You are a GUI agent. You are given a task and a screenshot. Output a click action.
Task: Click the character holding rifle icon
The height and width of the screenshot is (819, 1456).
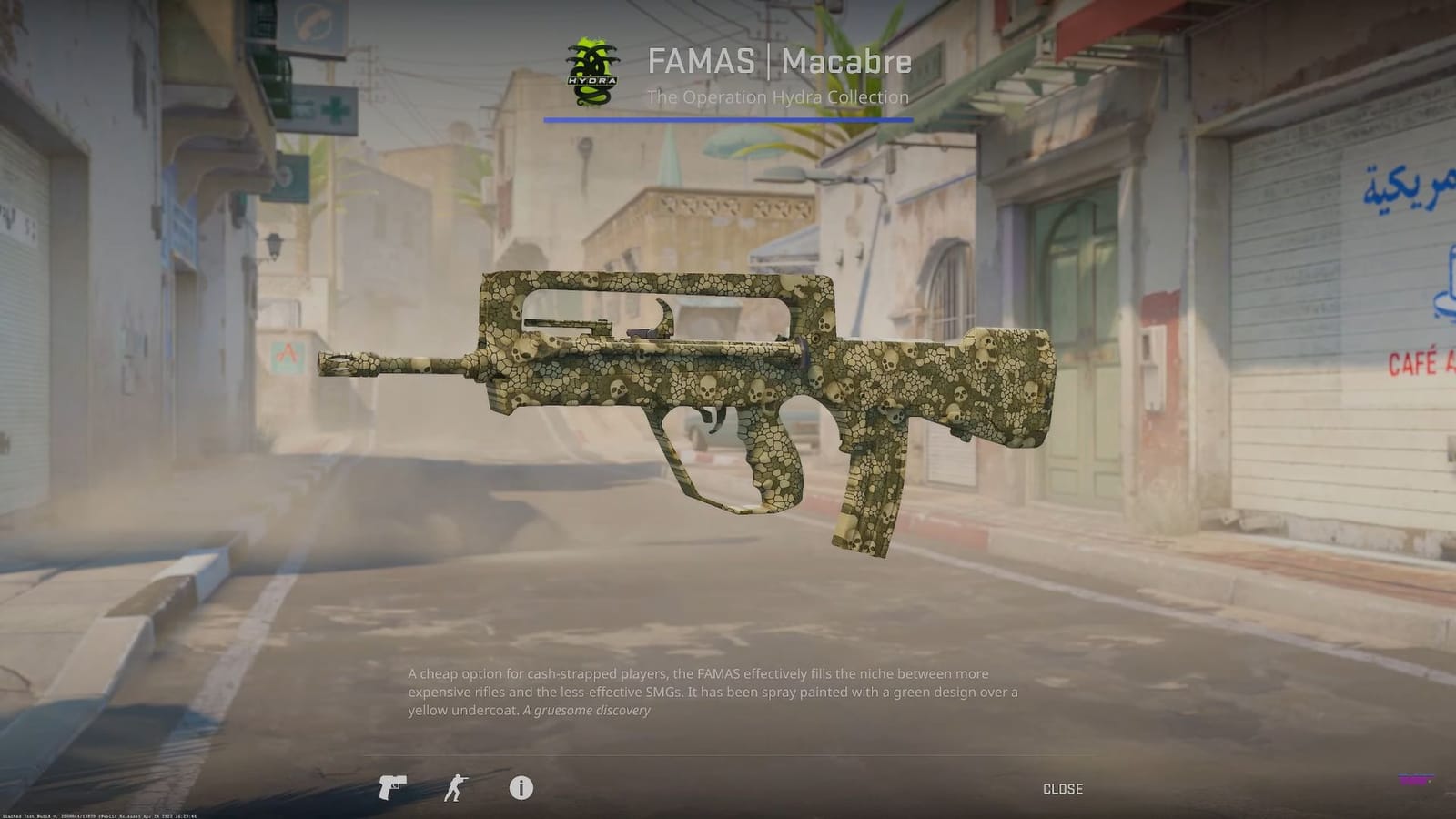455,789
